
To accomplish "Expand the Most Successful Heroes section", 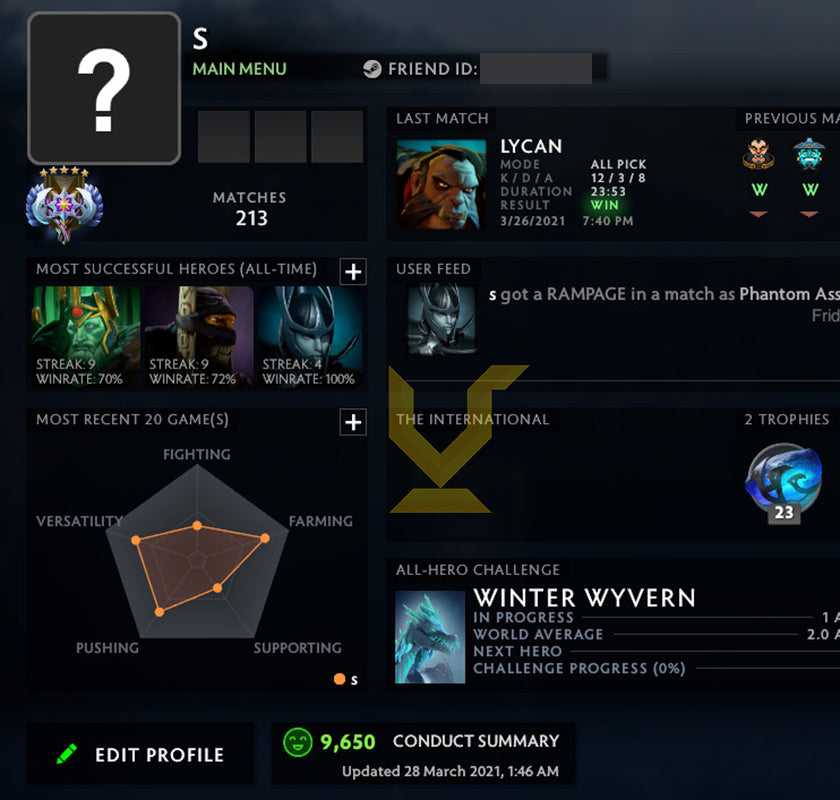I will pyautogui.click(x=353, y=271).
